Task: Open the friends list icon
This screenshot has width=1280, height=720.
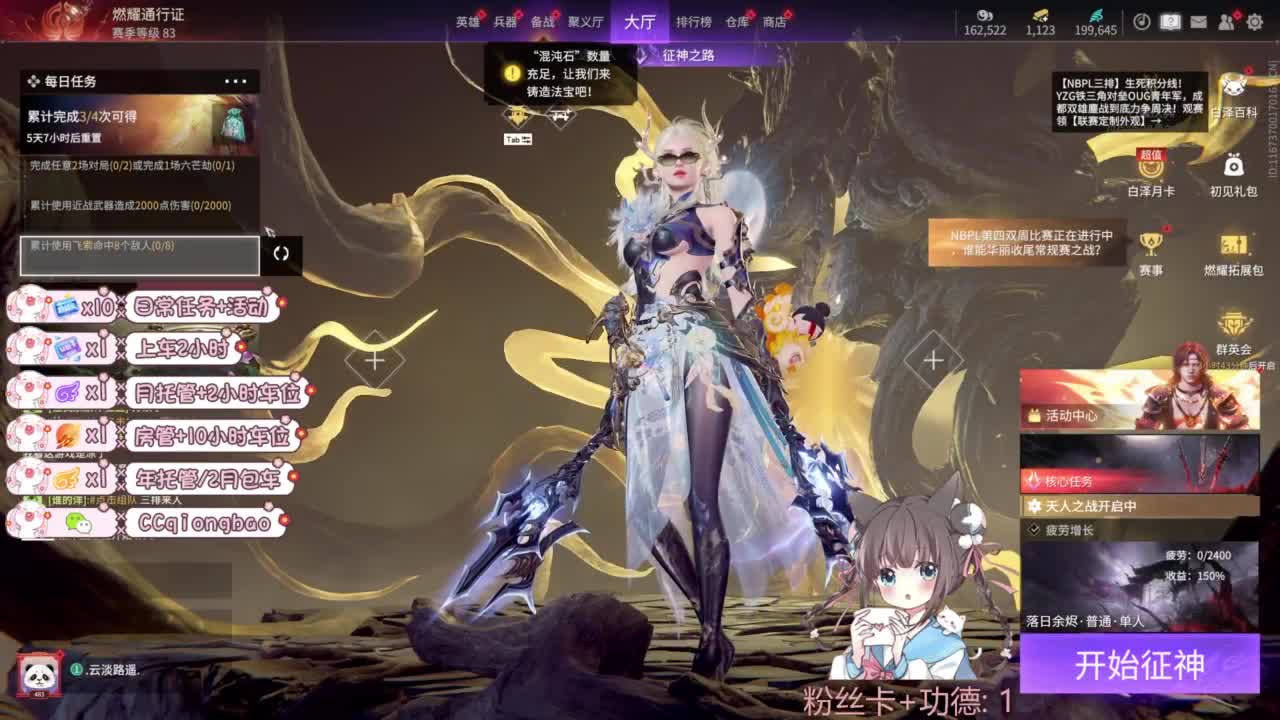Action: (x=1227, y=20)
